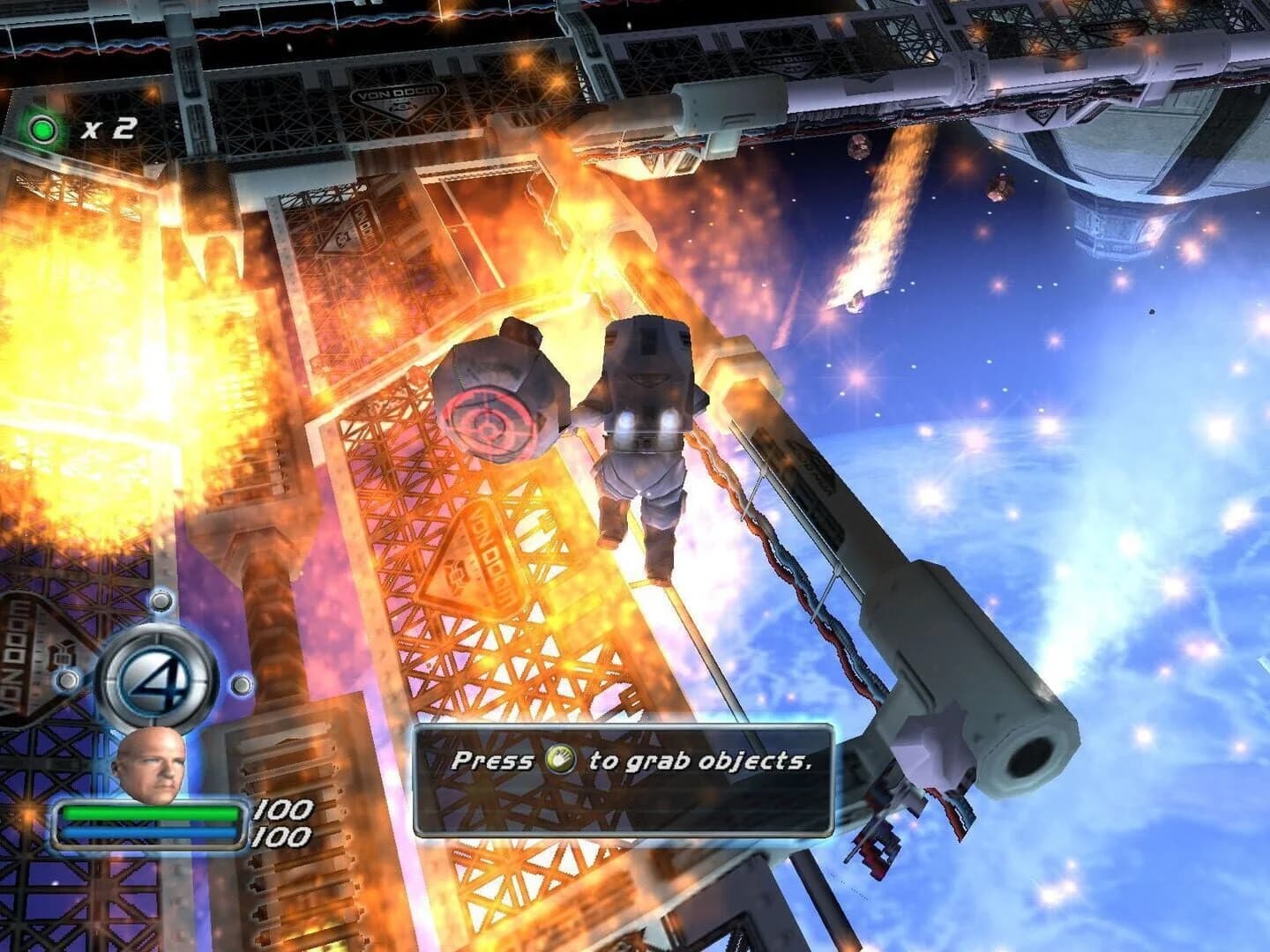Click the green orb collectible icon
This screenshot has height=952, width=1270.
(41, 128)
